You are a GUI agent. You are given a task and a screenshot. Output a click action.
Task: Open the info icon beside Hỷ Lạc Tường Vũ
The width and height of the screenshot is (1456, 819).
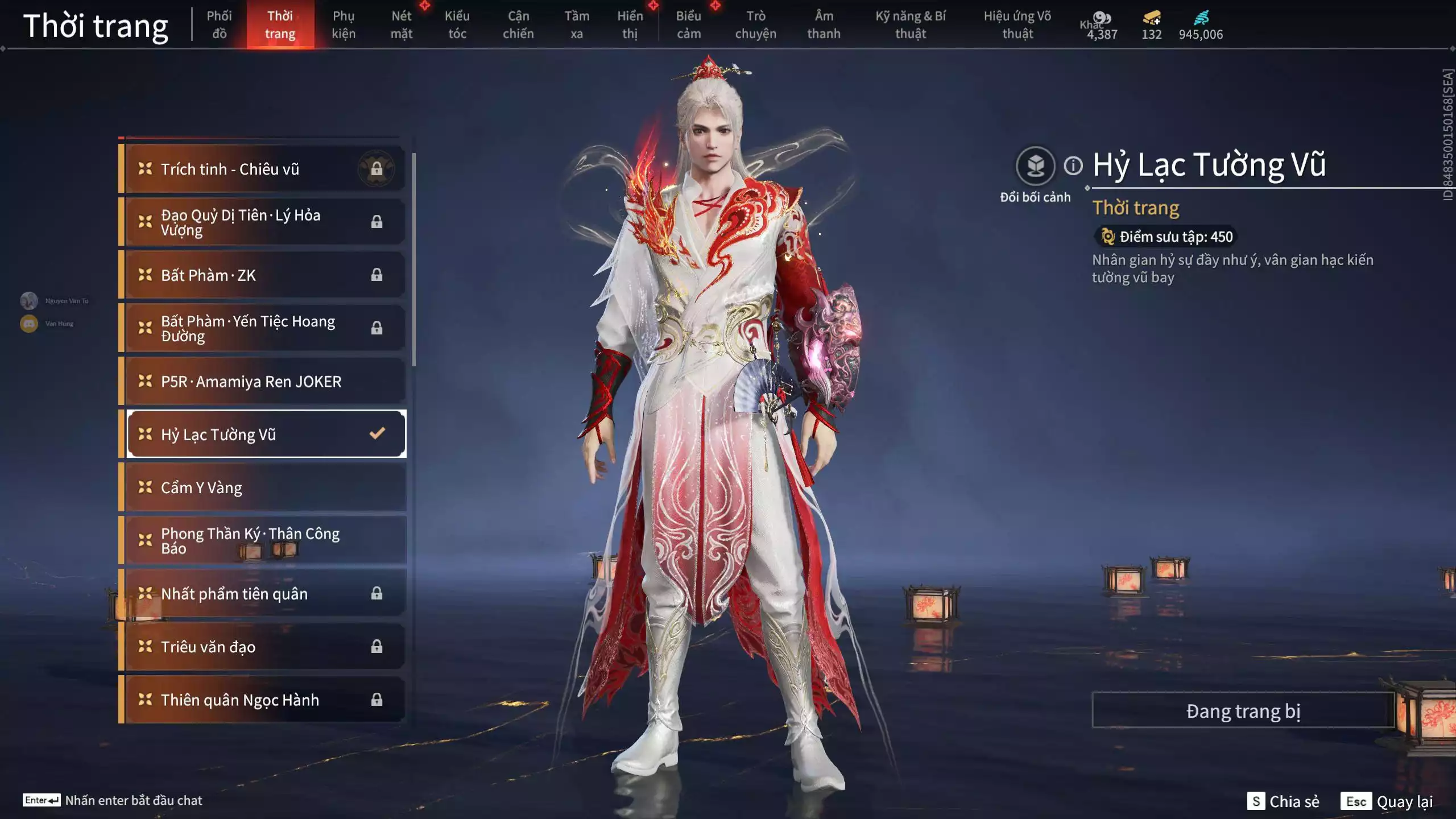[x=1073, y=166]
